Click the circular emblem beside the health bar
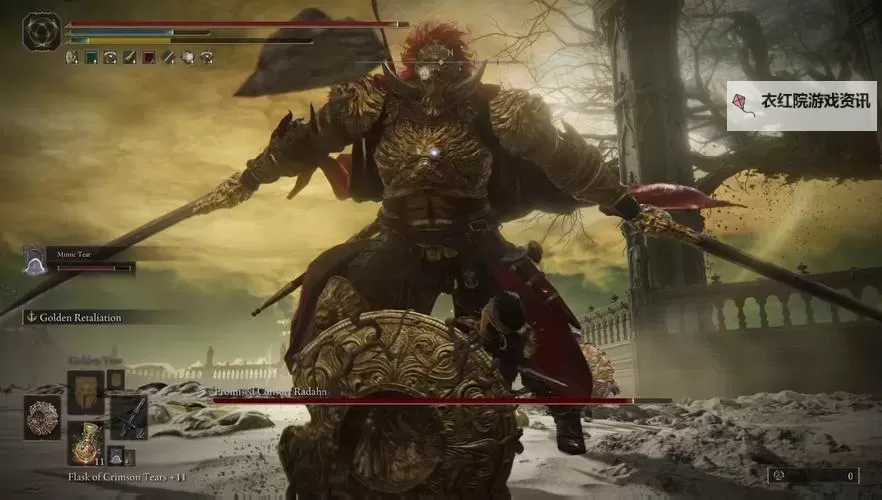Image resolution: width=882 pixels, height=500 pixels. click(42, 31)
